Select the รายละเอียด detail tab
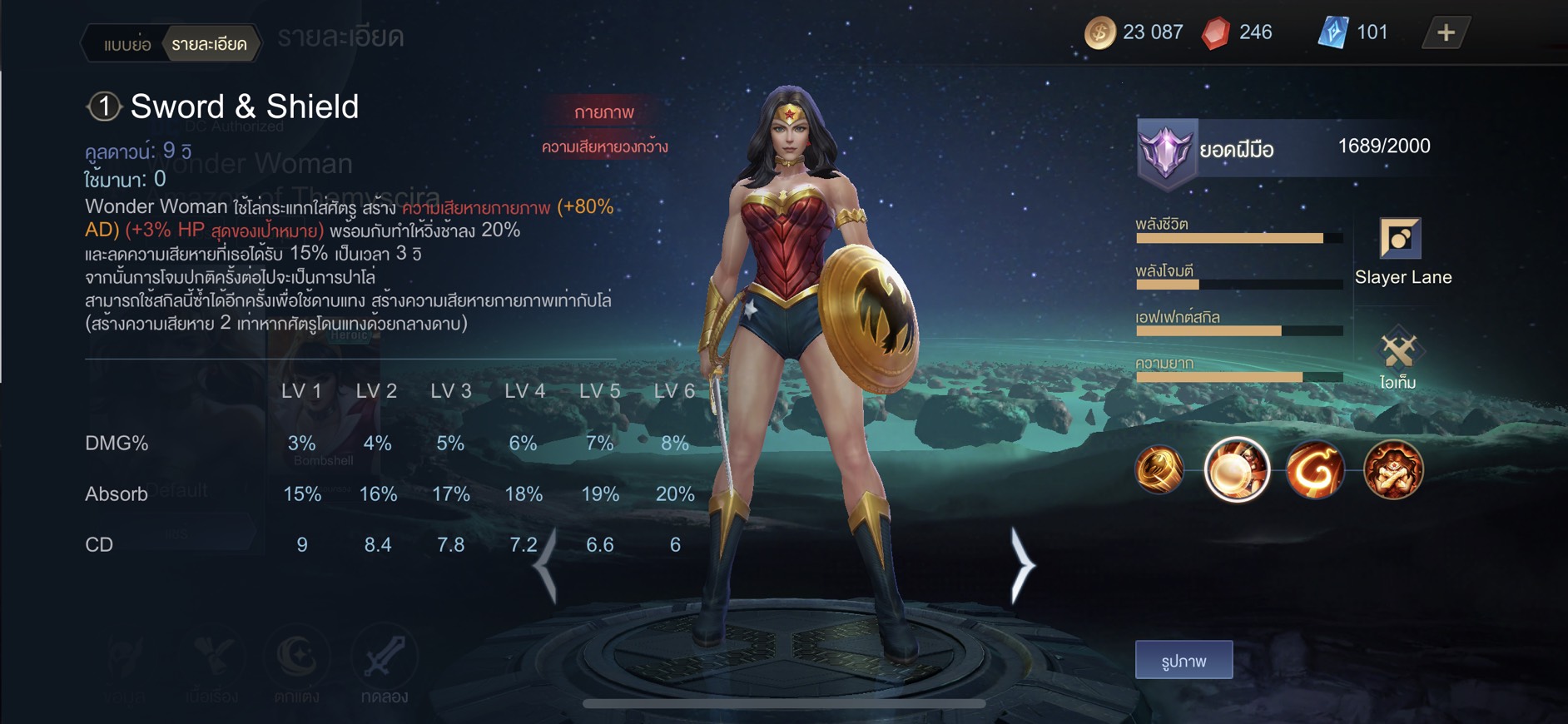This screenshot has width=1568, height=724. [209, 45]
